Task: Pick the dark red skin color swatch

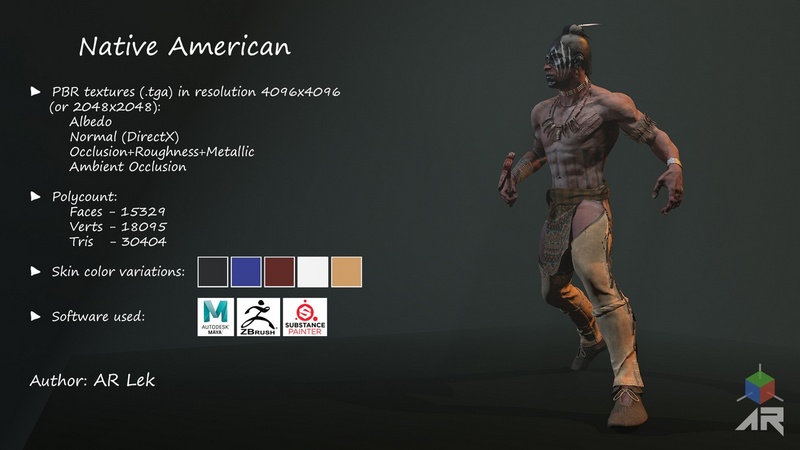Action: (x=280, y=272)
